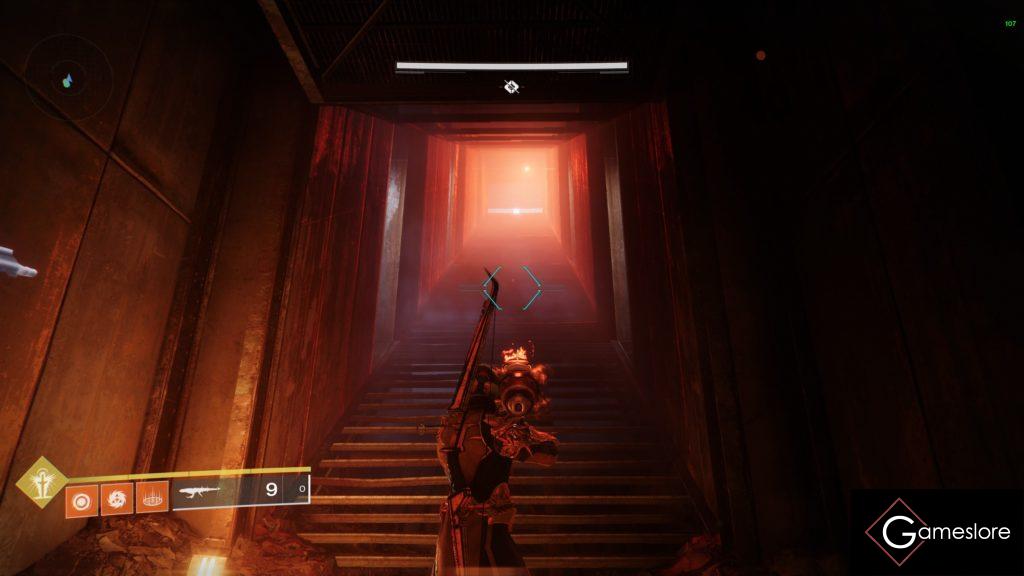This screenshot has height=576, width=1024.
Task: Use the class ability icon with the spiked ring
Action: 151,497
